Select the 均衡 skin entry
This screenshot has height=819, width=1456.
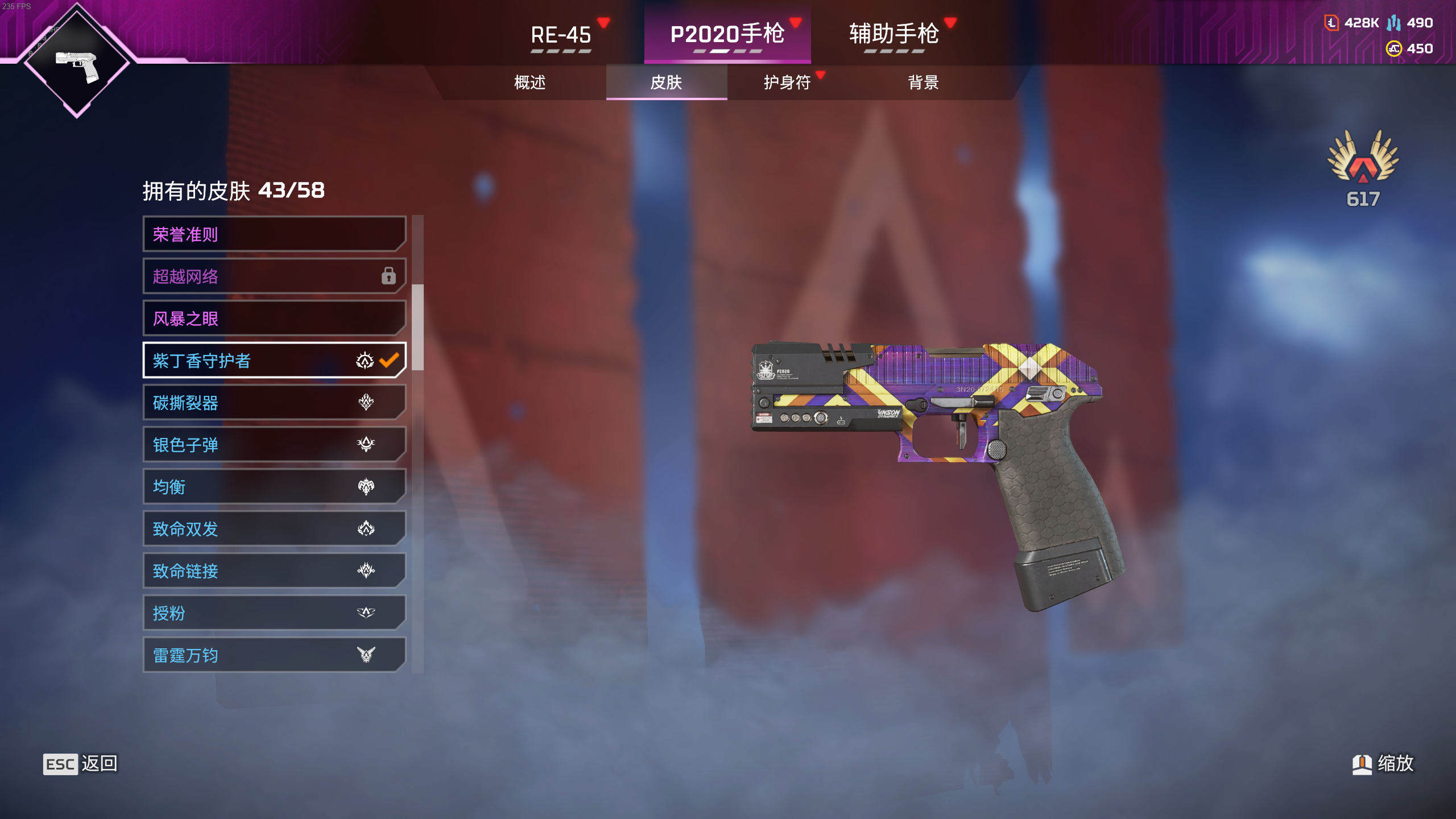pyautogui.click(x=274, y=487)
